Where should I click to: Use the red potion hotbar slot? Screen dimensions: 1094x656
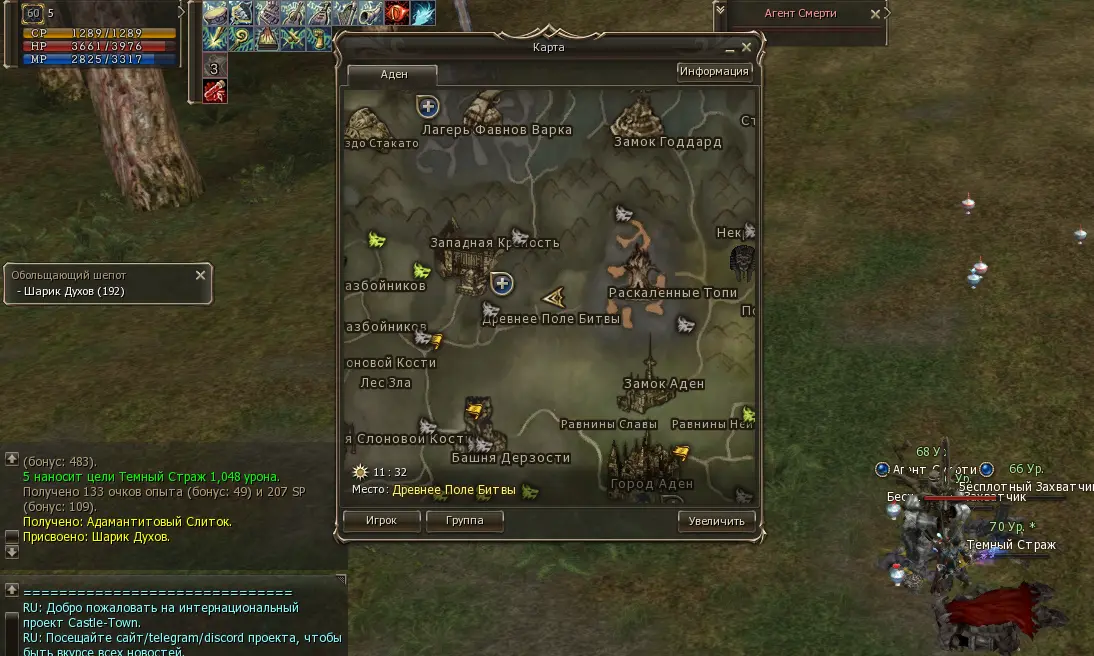pos(215,91)
